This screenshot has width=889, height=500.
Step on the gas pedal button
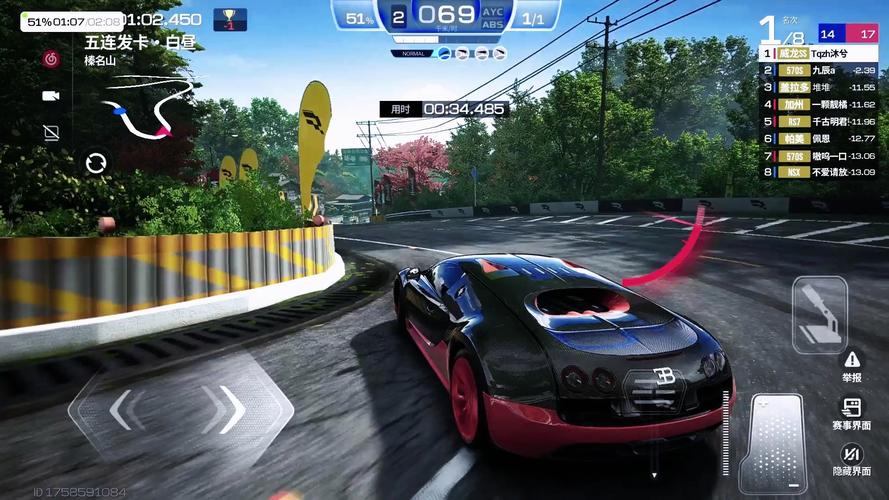pyautogui.click(x=772, y=442)
